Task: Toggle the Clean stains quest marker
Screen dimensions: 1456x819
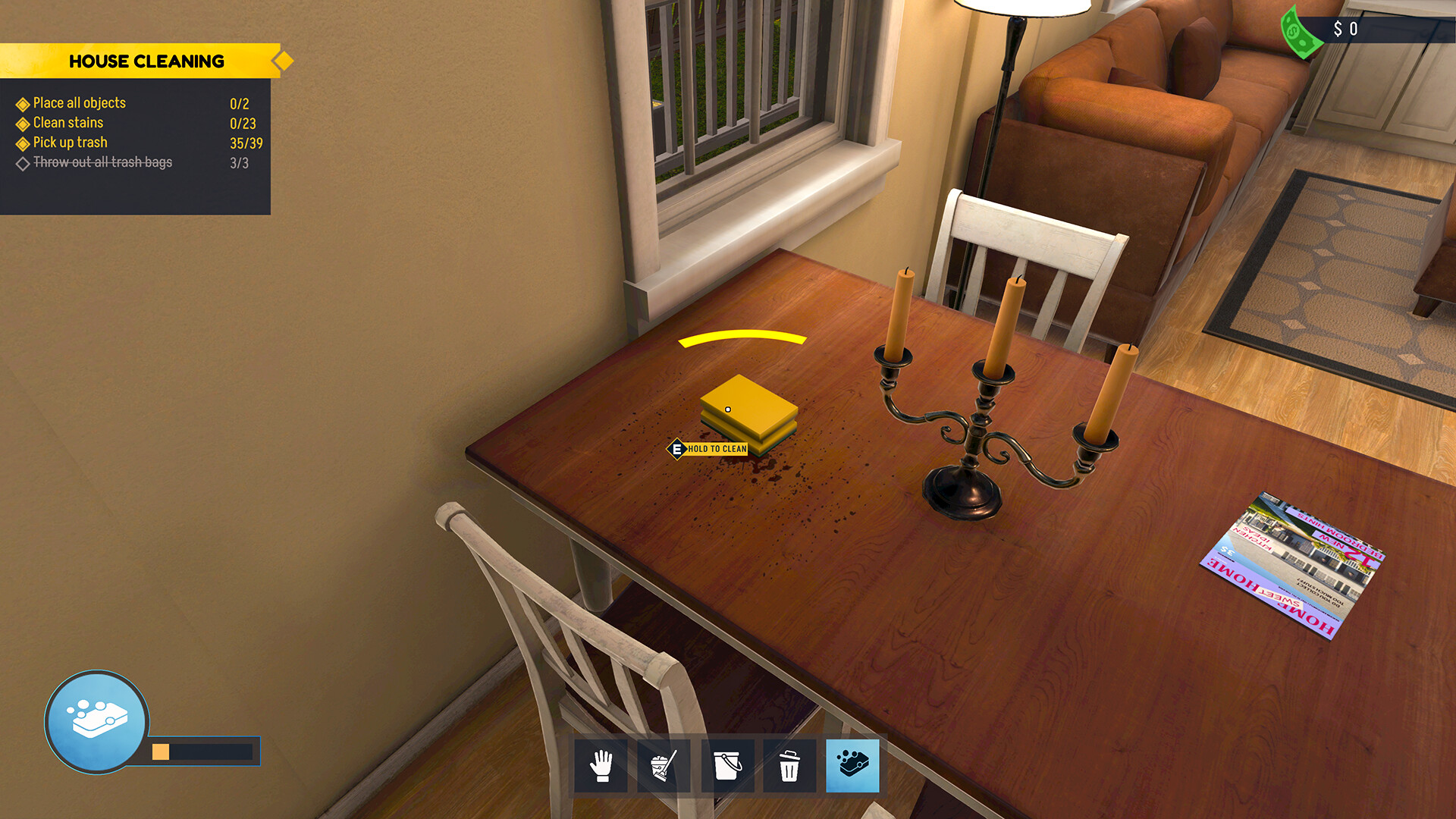Action: click(23, 123)
